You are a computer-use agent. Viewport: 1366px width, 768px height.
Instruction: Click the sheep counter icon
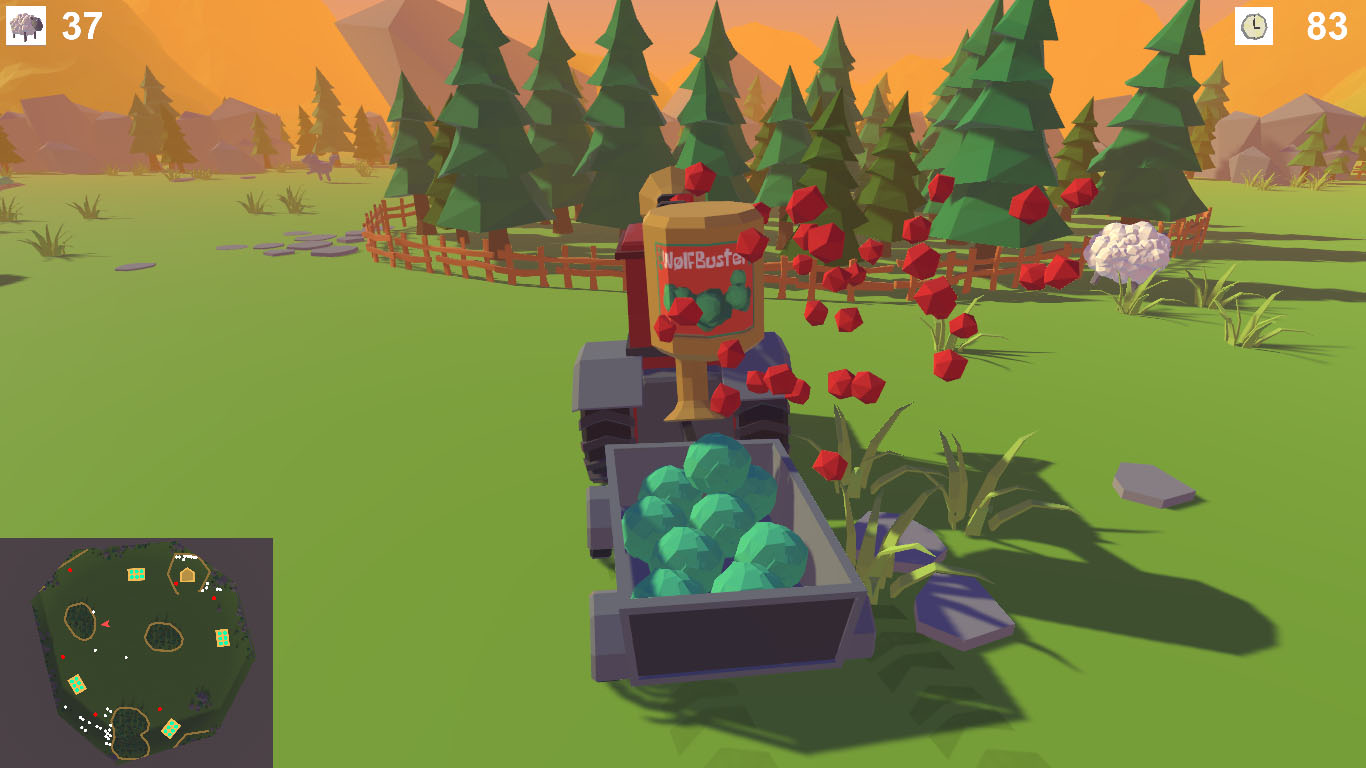coord(26,26)
